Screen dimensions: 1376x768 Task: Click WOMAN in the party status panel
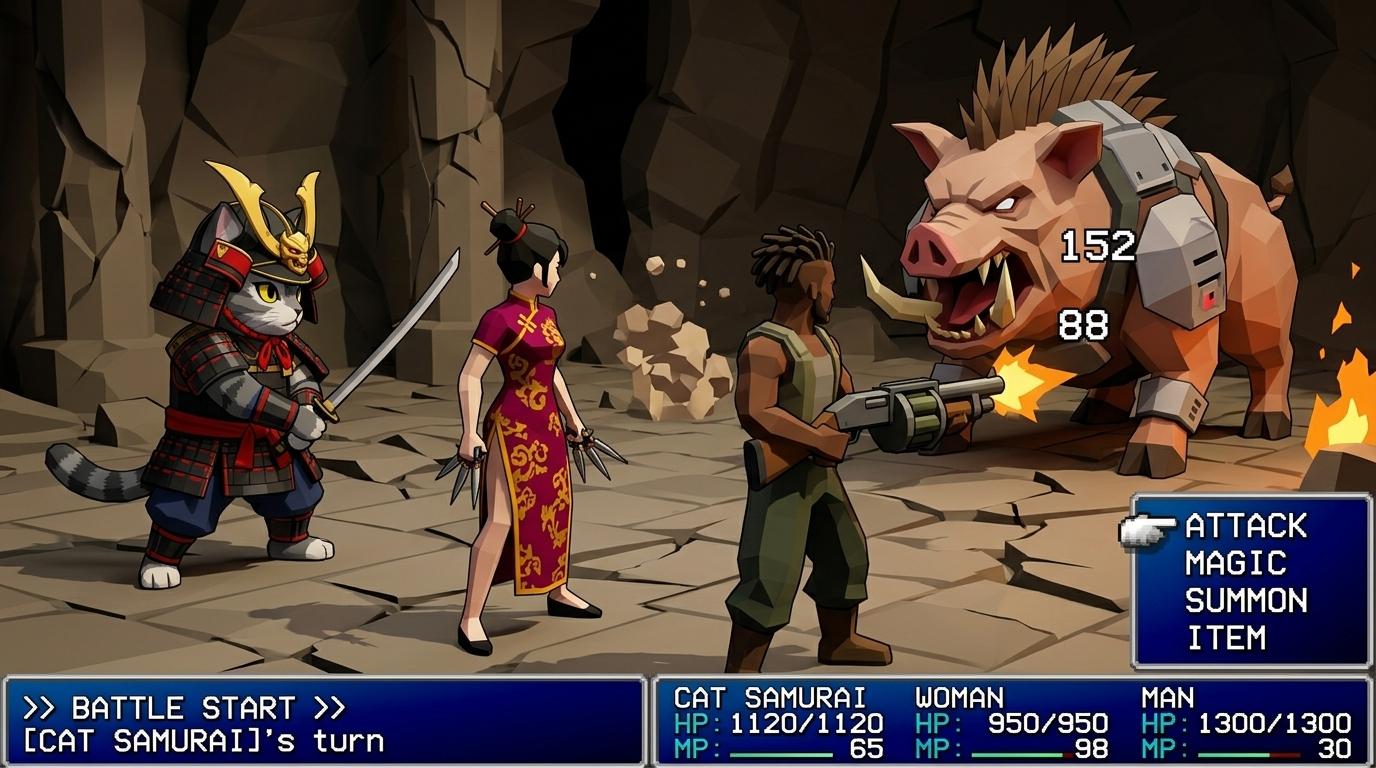pos(959,698)
